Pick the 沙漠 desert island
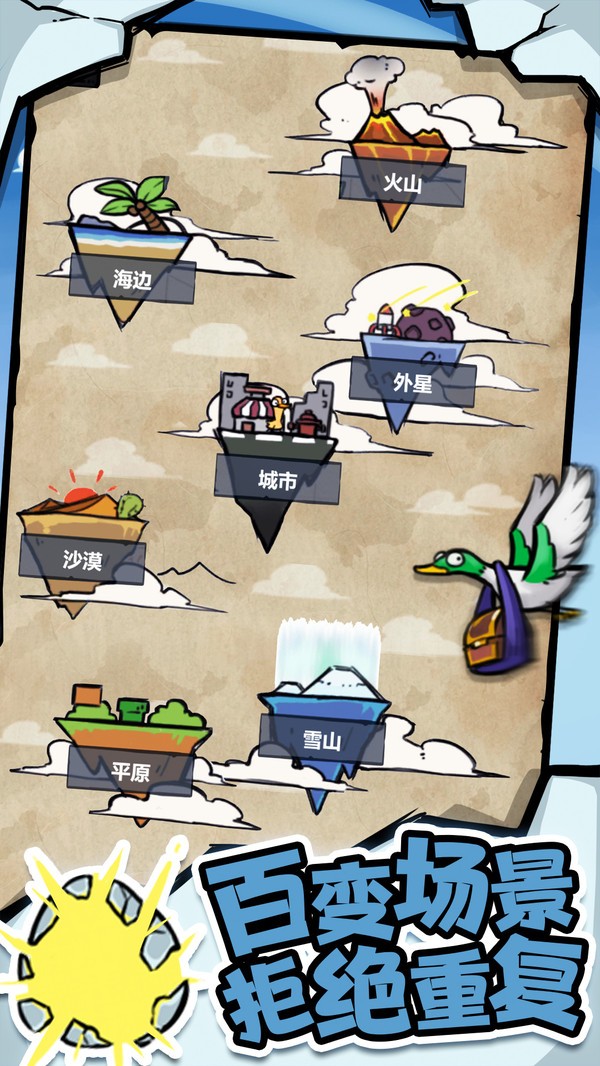Viewport: 600px width, 1066px height. [x=83, y=561]
